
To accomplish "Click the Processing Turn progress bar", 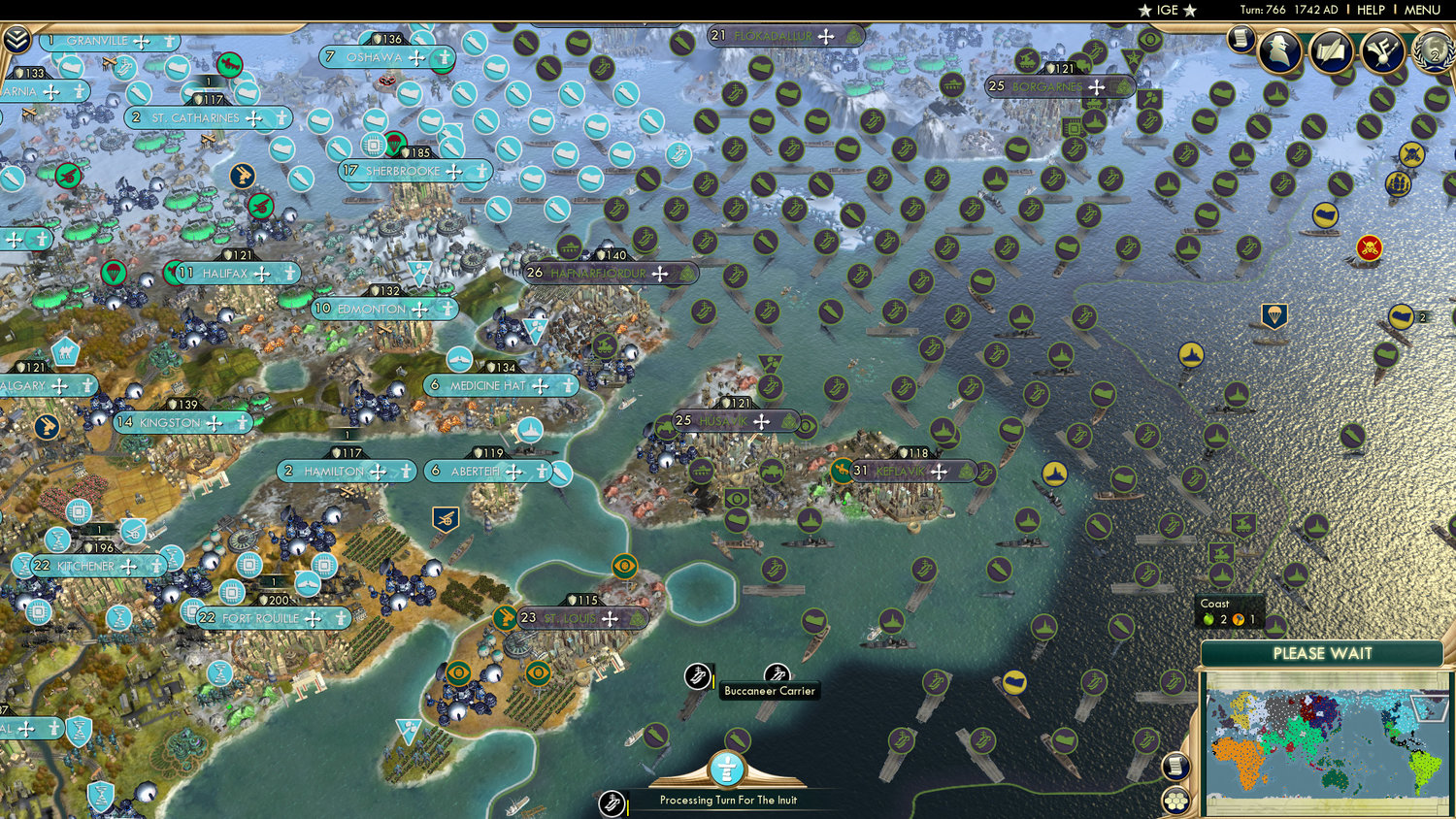I will [728, 801].
